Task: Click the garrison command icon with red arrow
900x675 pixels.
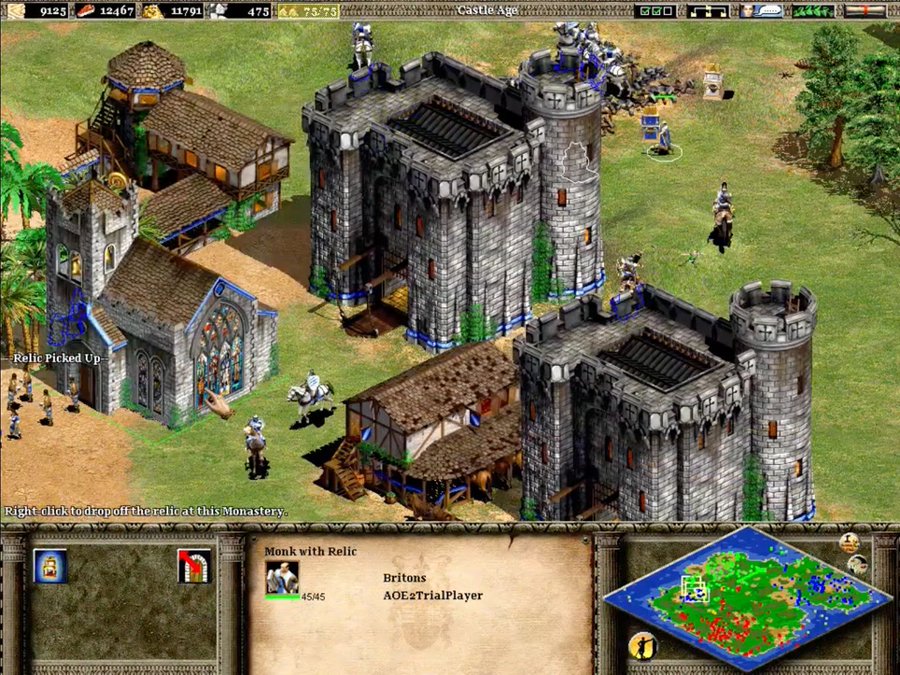Action: [x=193, y=566]
